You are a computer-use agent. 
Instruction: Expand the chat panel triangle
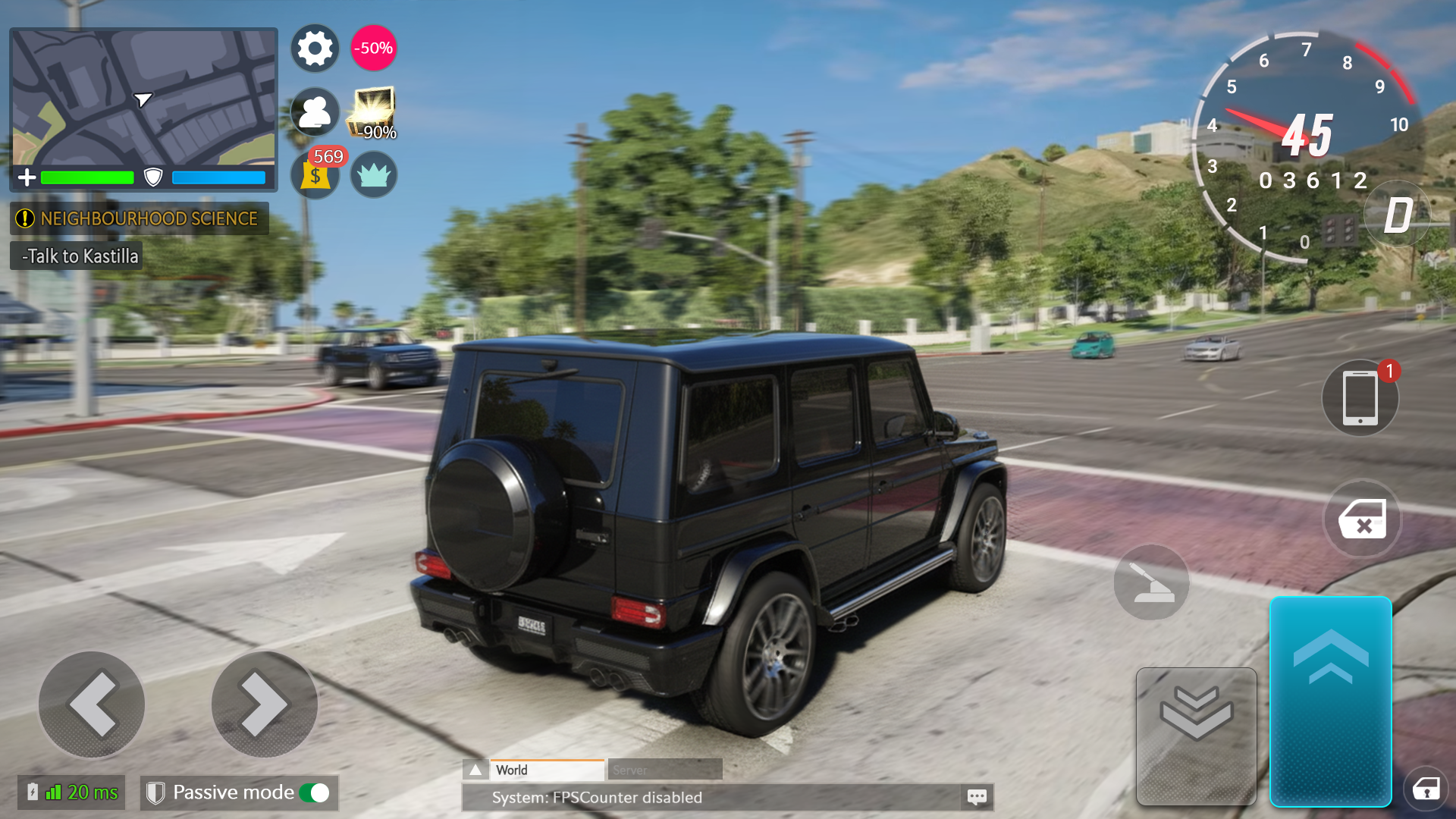pos(475,769)
